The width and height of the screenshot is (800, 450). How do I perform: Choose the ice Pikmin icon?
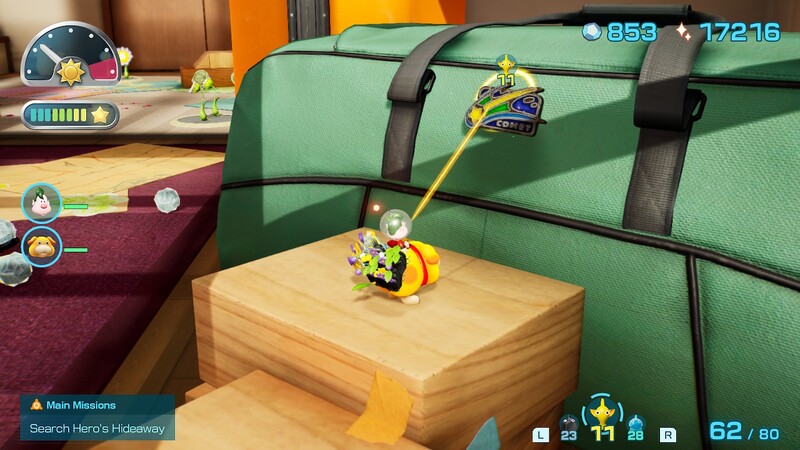634,423
